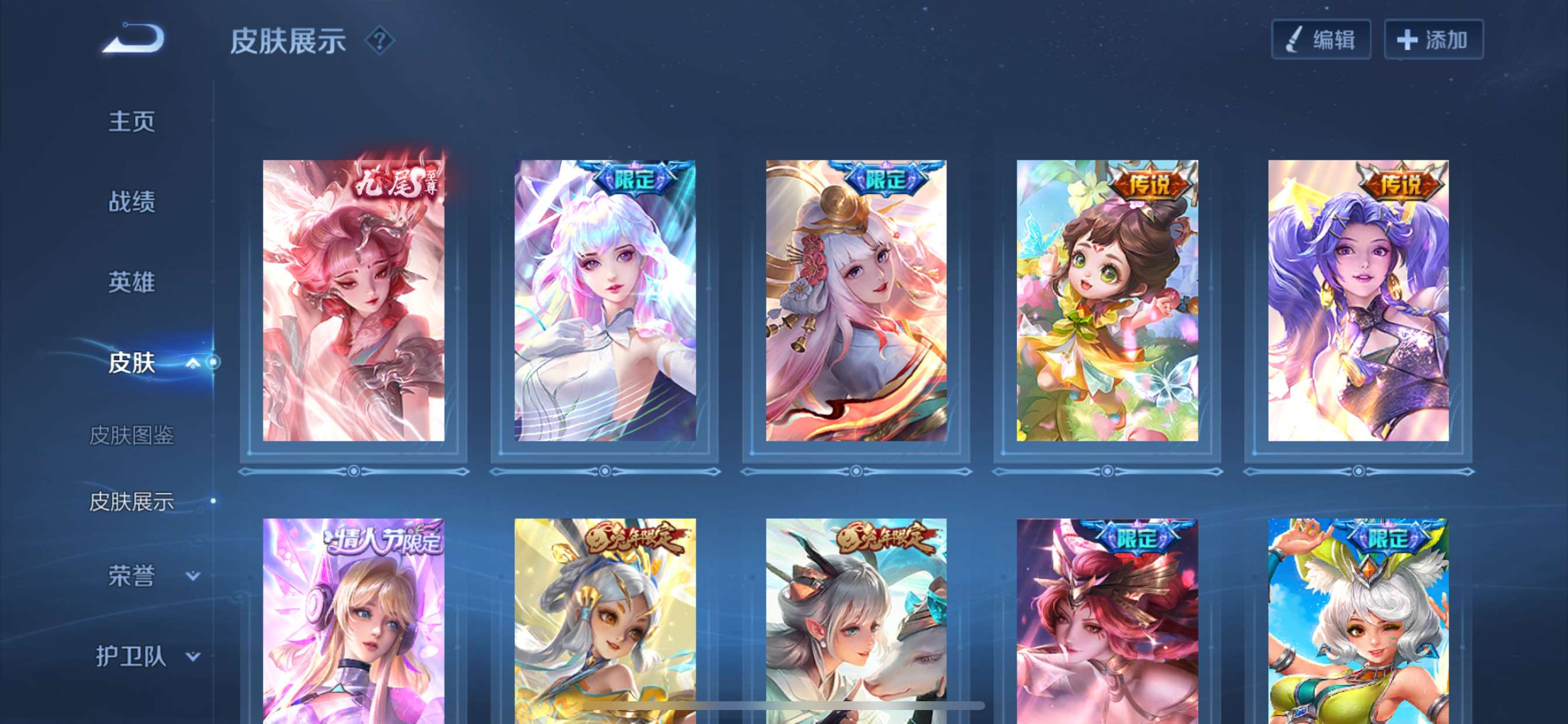This screenshot has width=1568, height=724.
Task: Choose the limited white-gloved pastel-haired skin card
Action: pyautogui.click(x=604, y=301)
